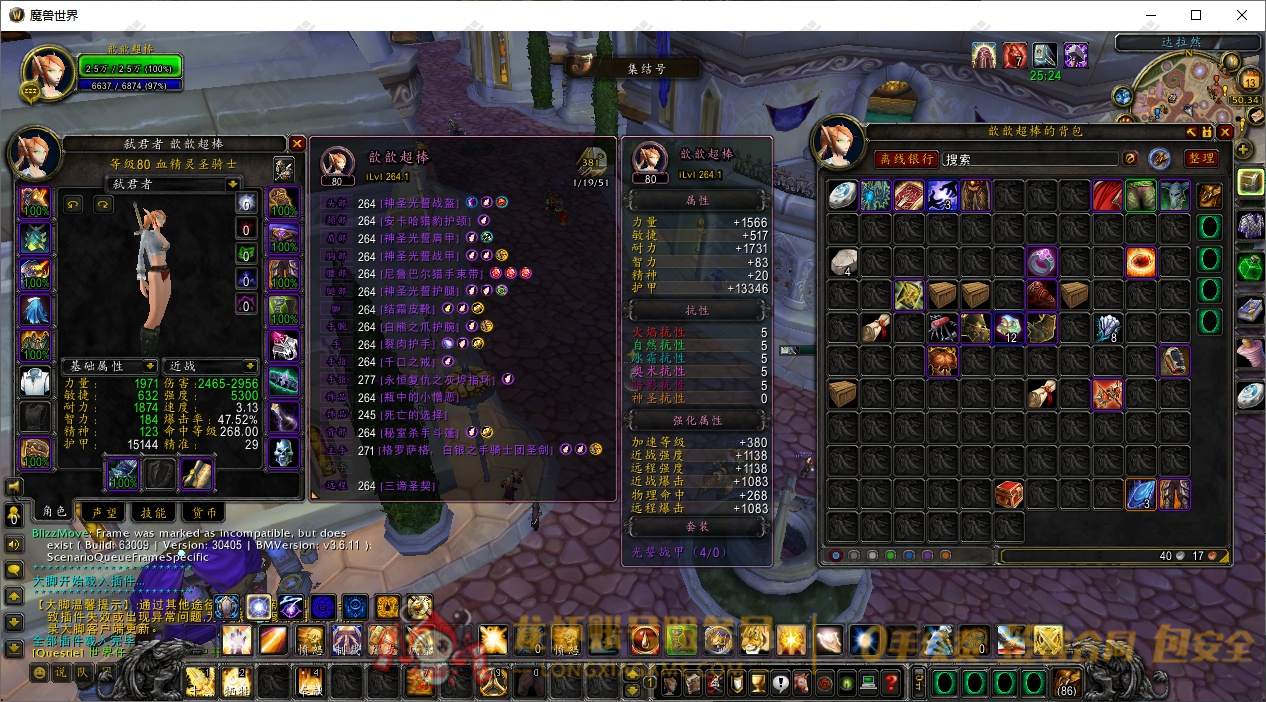
Task: Maximize the game window
Action: click(x=1196, y=15)
